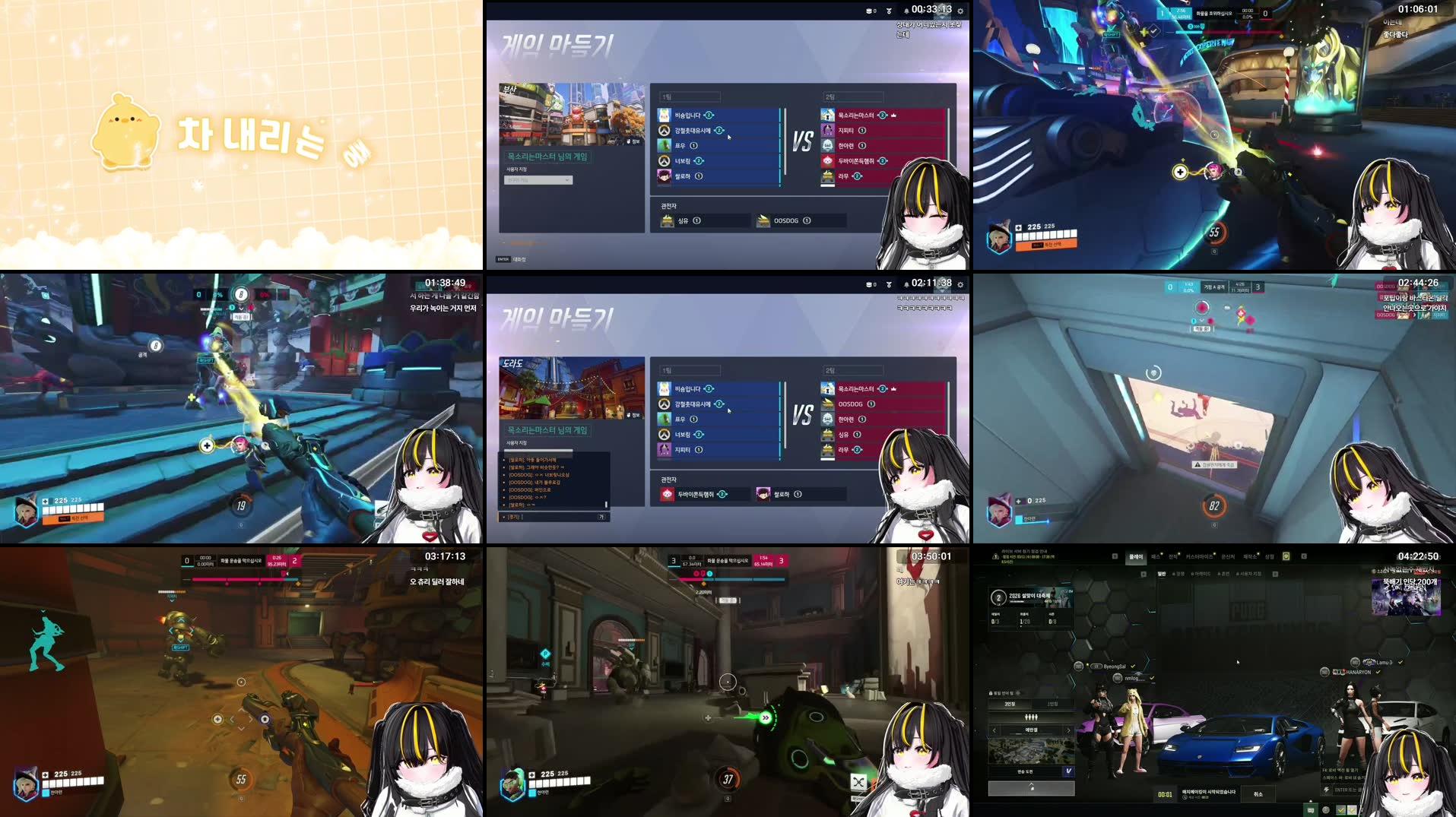Image resolution: width=1456 pixels, height=817 pixels.
Task: Click the right arrow to change the 메인맵 map
Action: (x=1069, y=730)
